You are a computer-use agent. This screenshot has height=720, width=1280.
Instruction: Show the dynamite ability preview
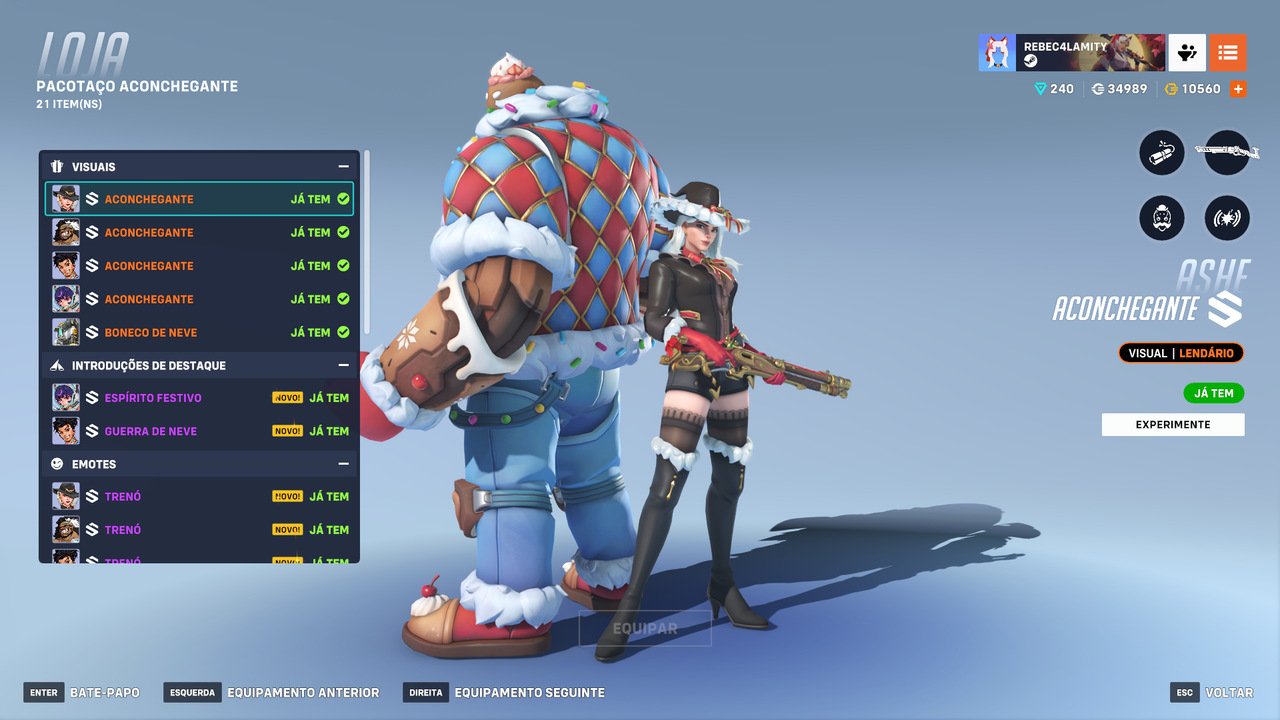[1162, 154]
